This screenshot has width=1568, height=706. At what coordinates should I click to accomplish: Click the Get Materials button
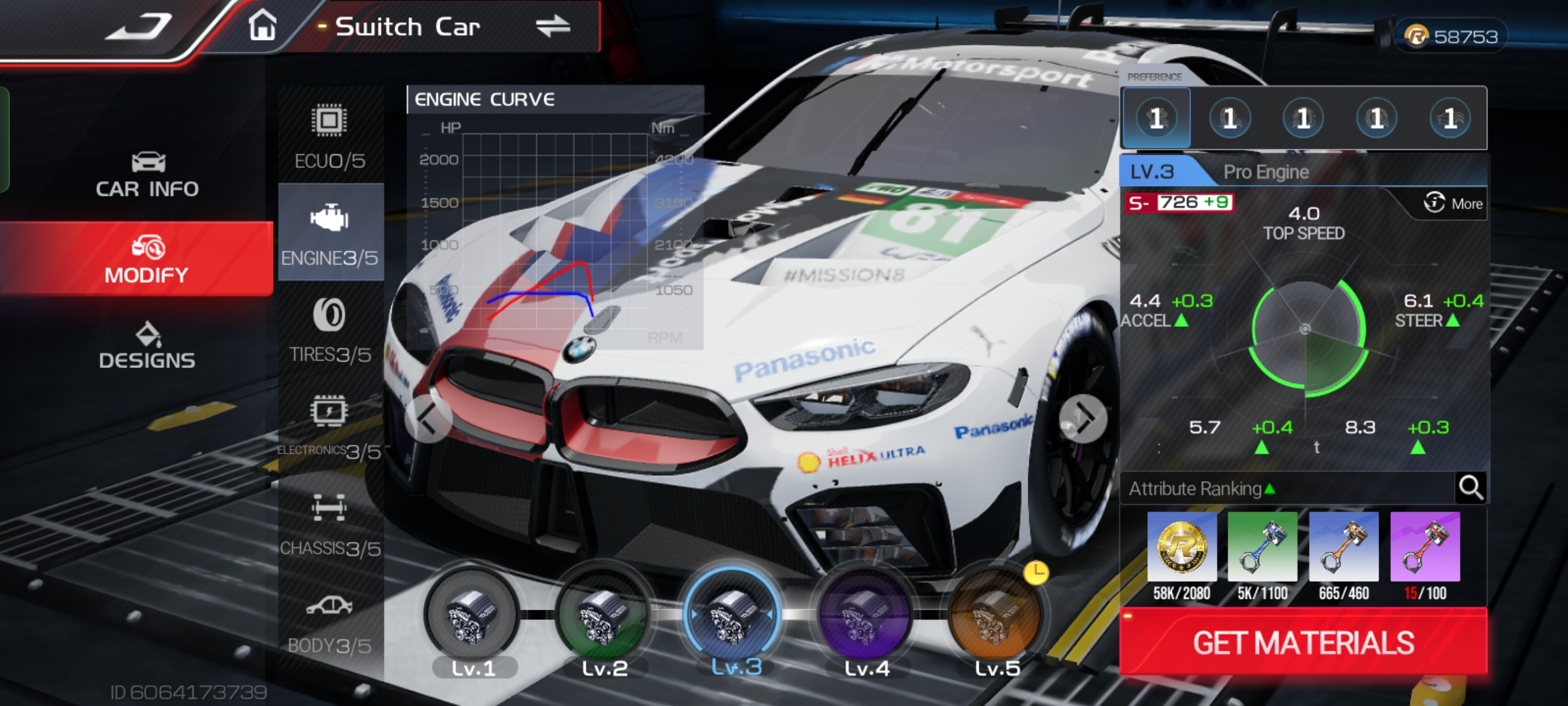(1303, 643)
